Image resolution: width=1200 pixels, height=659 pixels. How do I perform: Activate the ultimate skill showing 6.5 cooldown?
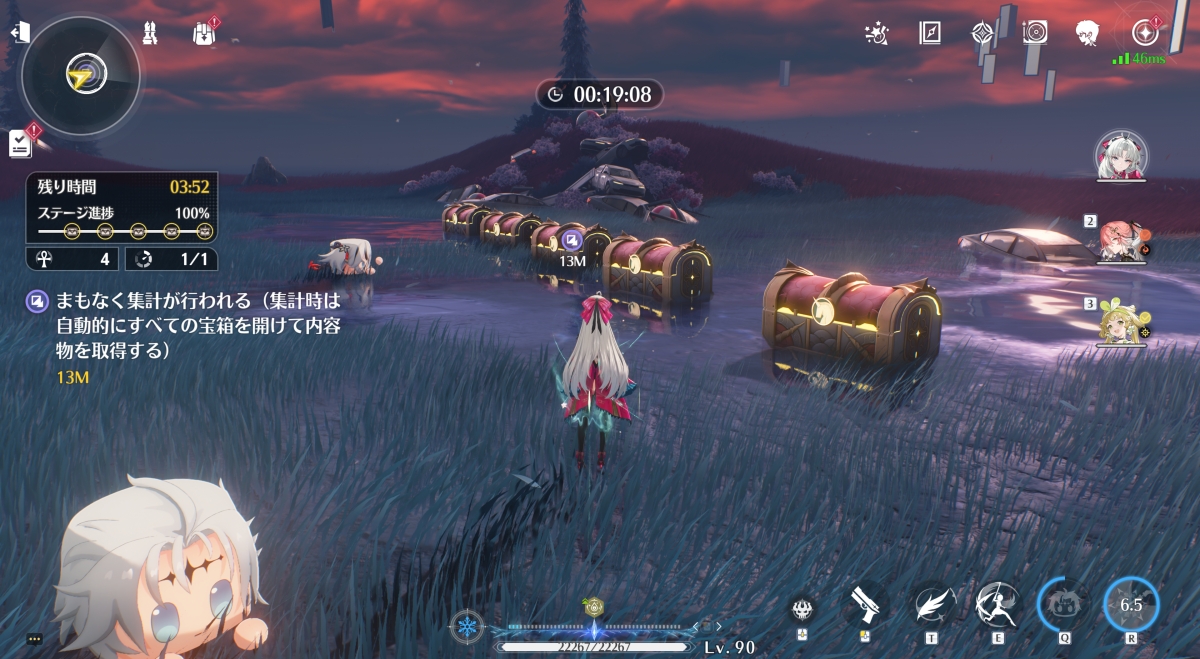pyautogui.click(x=1131, y=604)
